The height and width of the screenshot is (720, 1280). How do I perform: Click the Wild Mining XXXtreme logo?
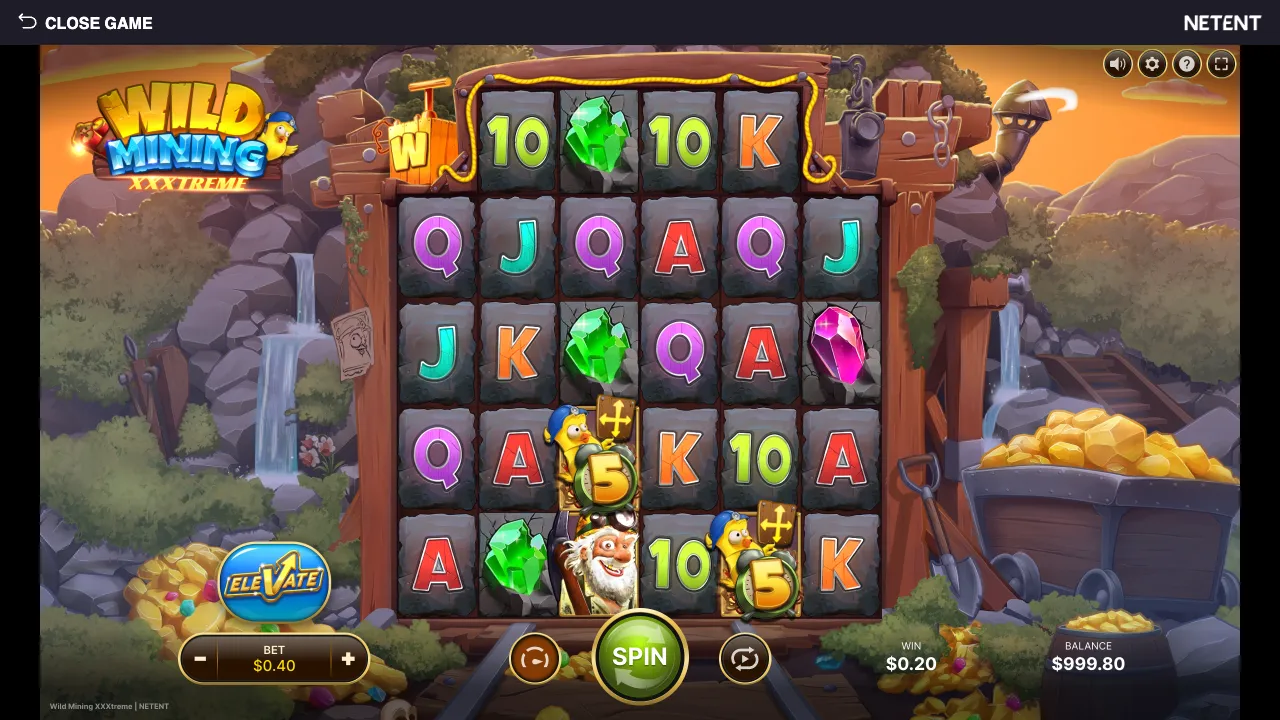click(x=186, y=140)
